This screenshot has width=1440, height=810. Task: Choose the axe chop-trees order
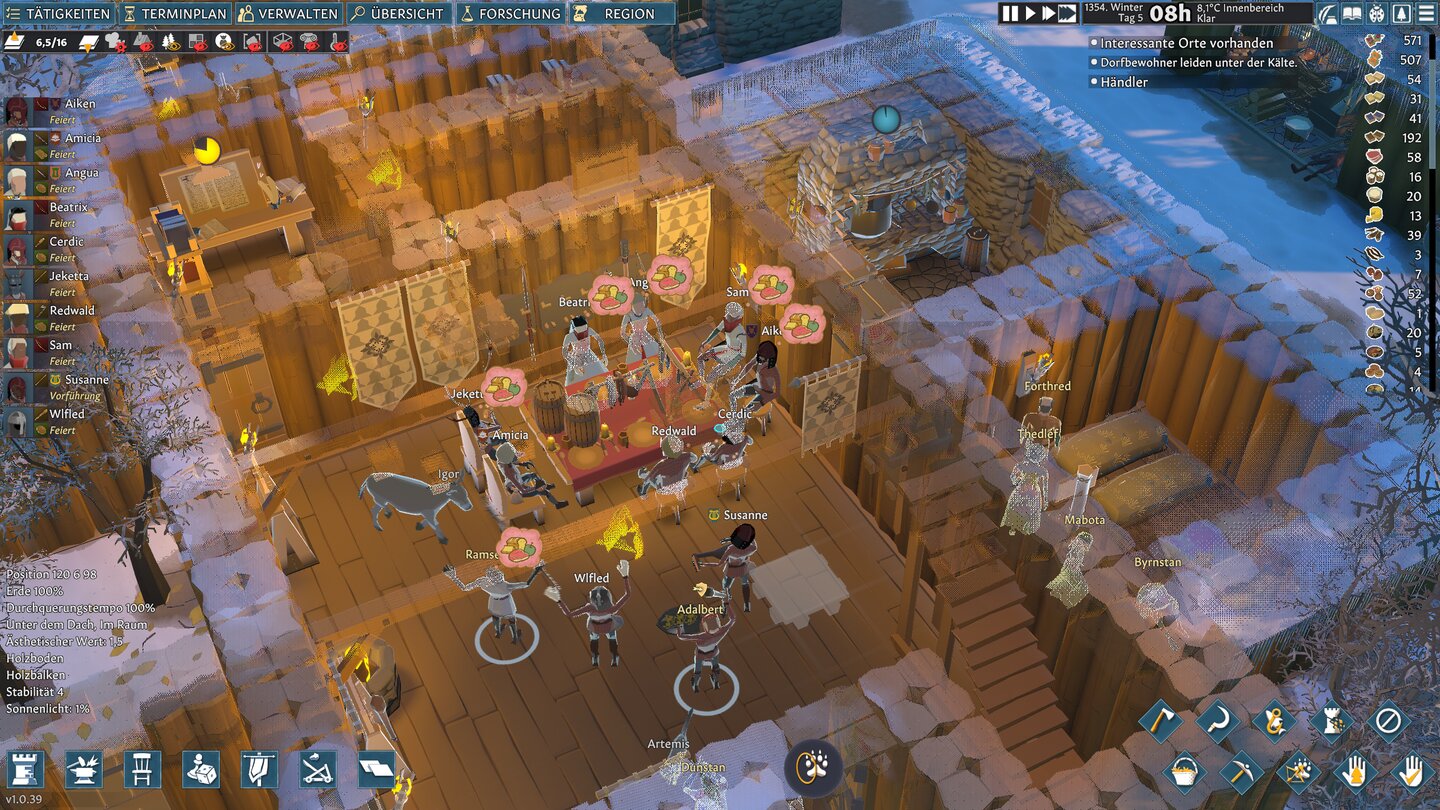(x=1160, y=720)
